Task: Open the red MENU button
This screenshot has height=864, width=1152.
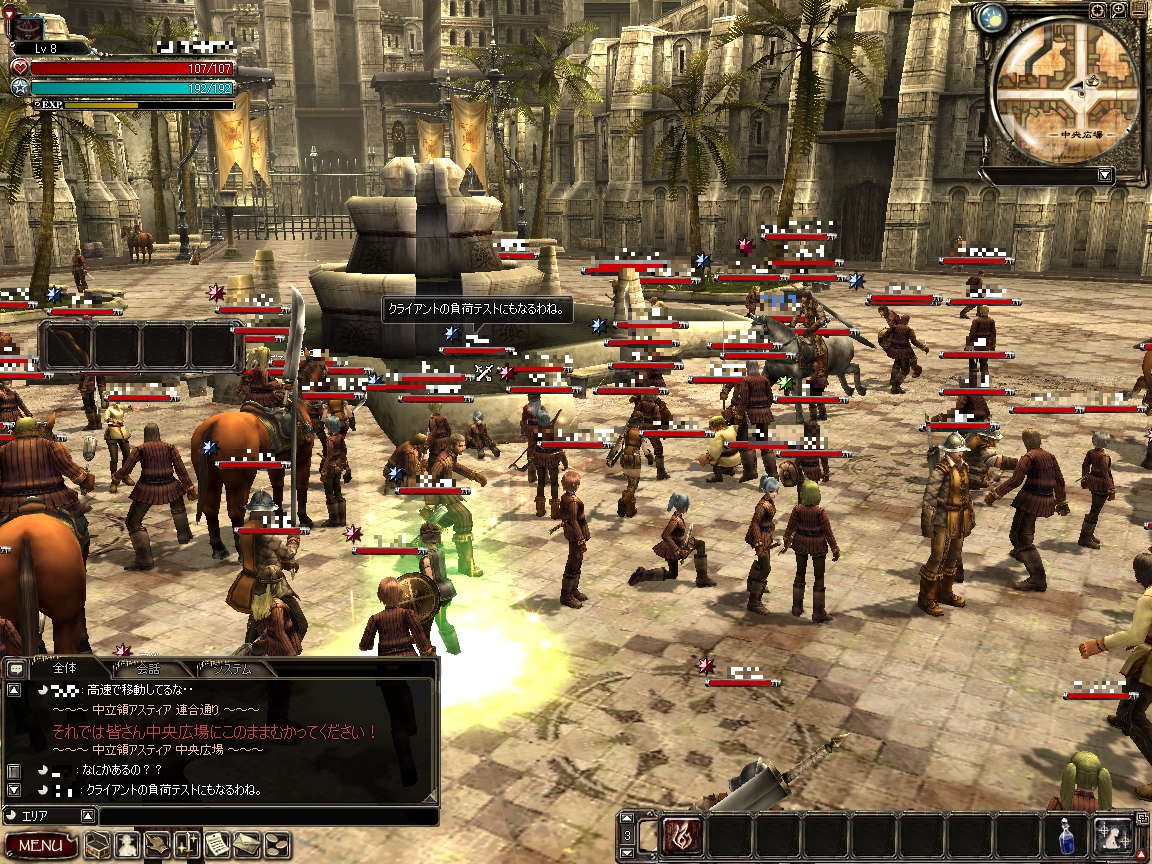Action: (40, 845)
